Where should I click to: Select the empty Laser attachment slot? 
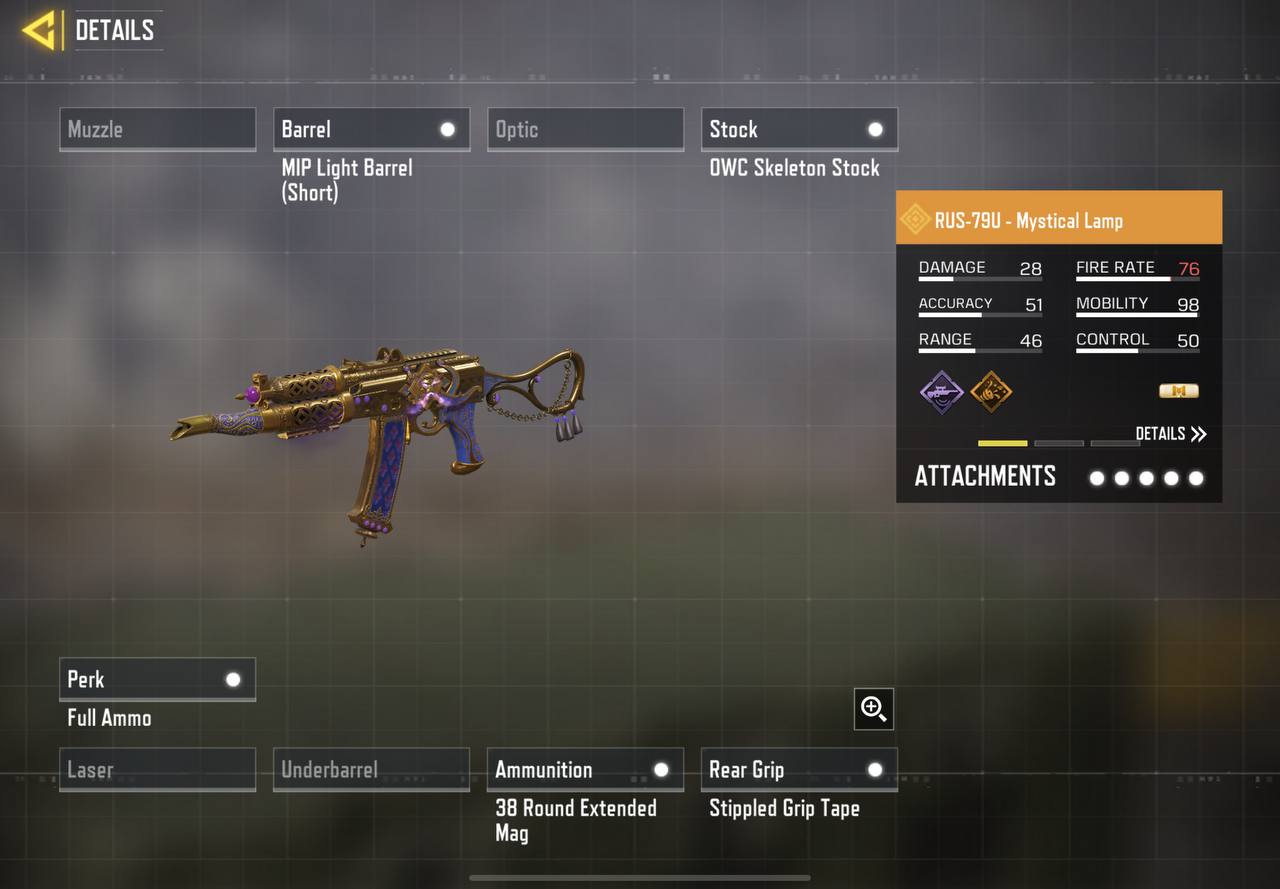point(157,769)
